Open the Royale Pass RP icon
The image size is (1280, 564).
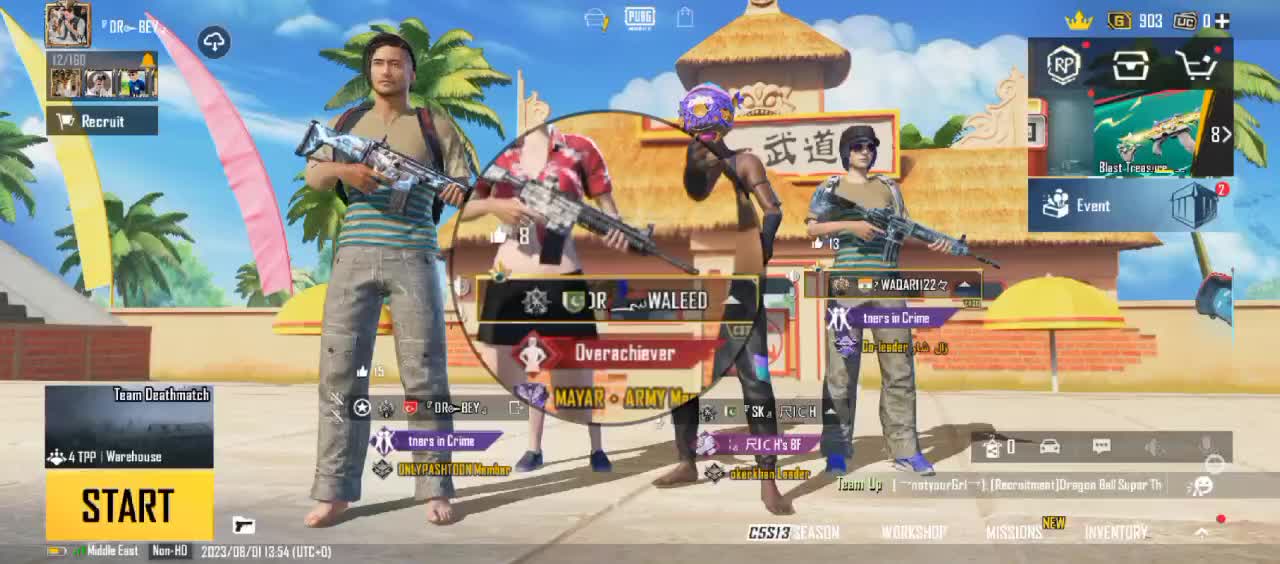point(1063,66)
